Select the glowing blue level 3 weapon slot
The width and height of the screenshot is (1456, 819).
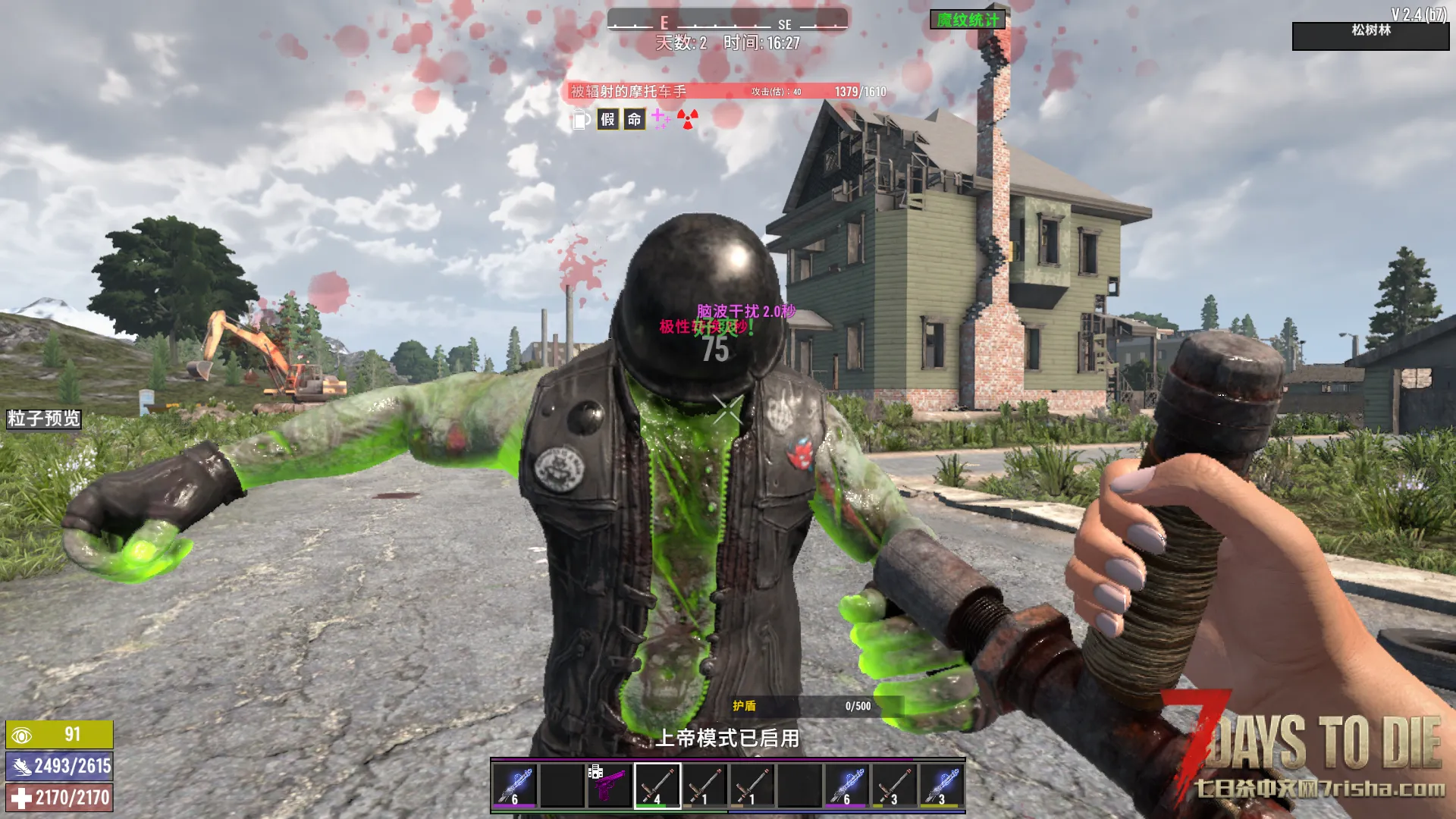[x=942, y=785]
